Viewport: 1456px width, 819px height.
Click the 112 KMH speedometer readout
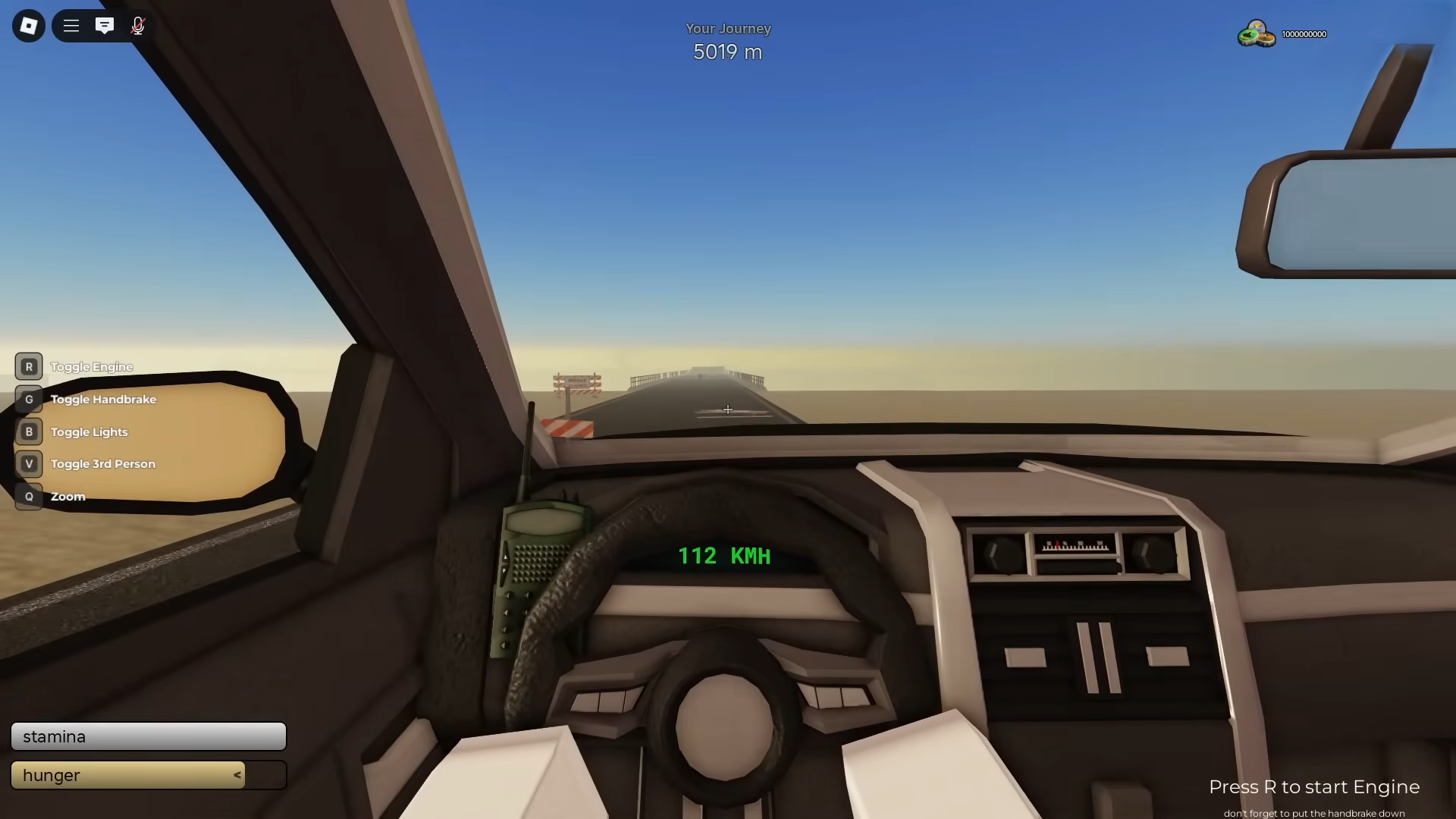pyautogui.click(x=724, y=556)
